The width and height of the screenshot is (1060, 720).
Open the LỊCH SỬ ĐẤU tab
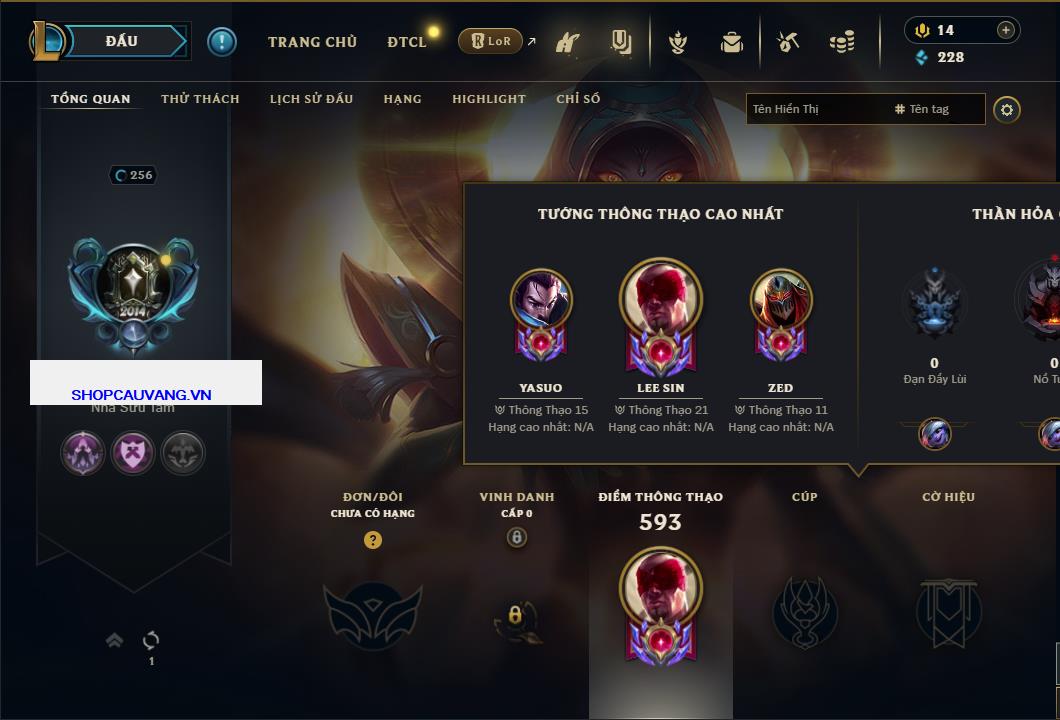(311, 99)
